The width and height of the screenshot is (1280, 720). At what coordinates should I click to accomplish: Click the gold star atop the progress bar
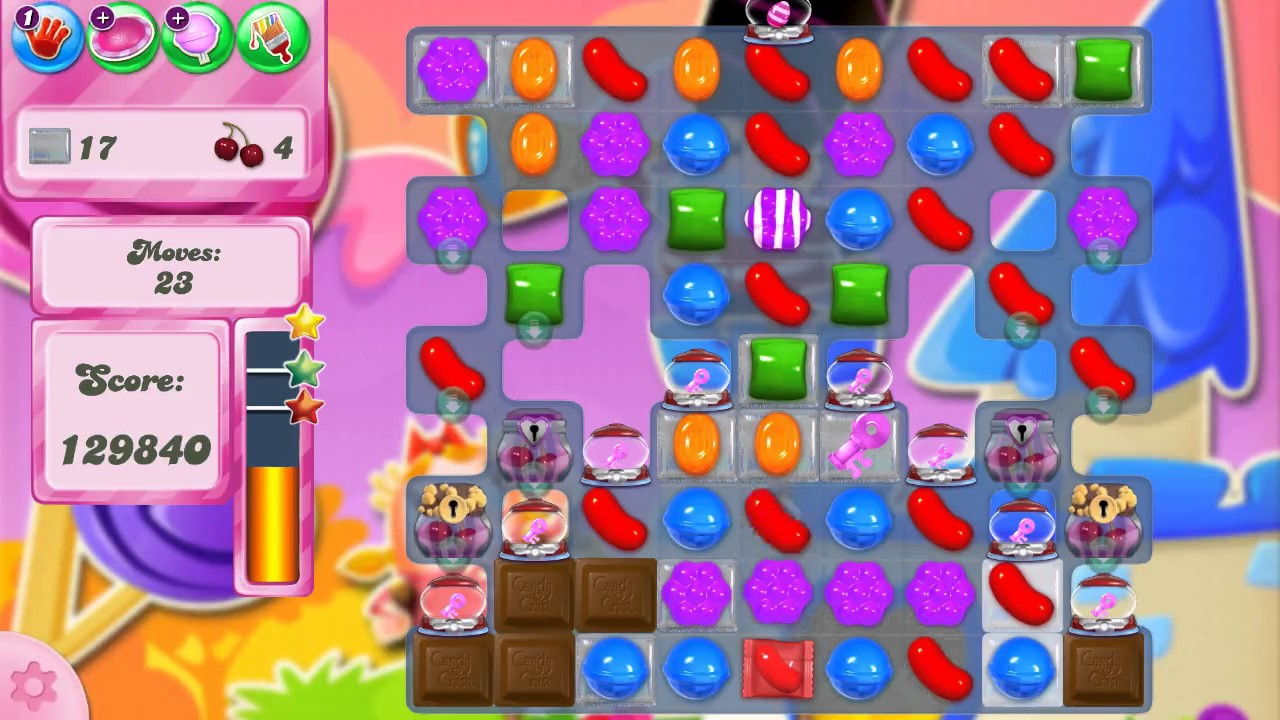(305, 323)
